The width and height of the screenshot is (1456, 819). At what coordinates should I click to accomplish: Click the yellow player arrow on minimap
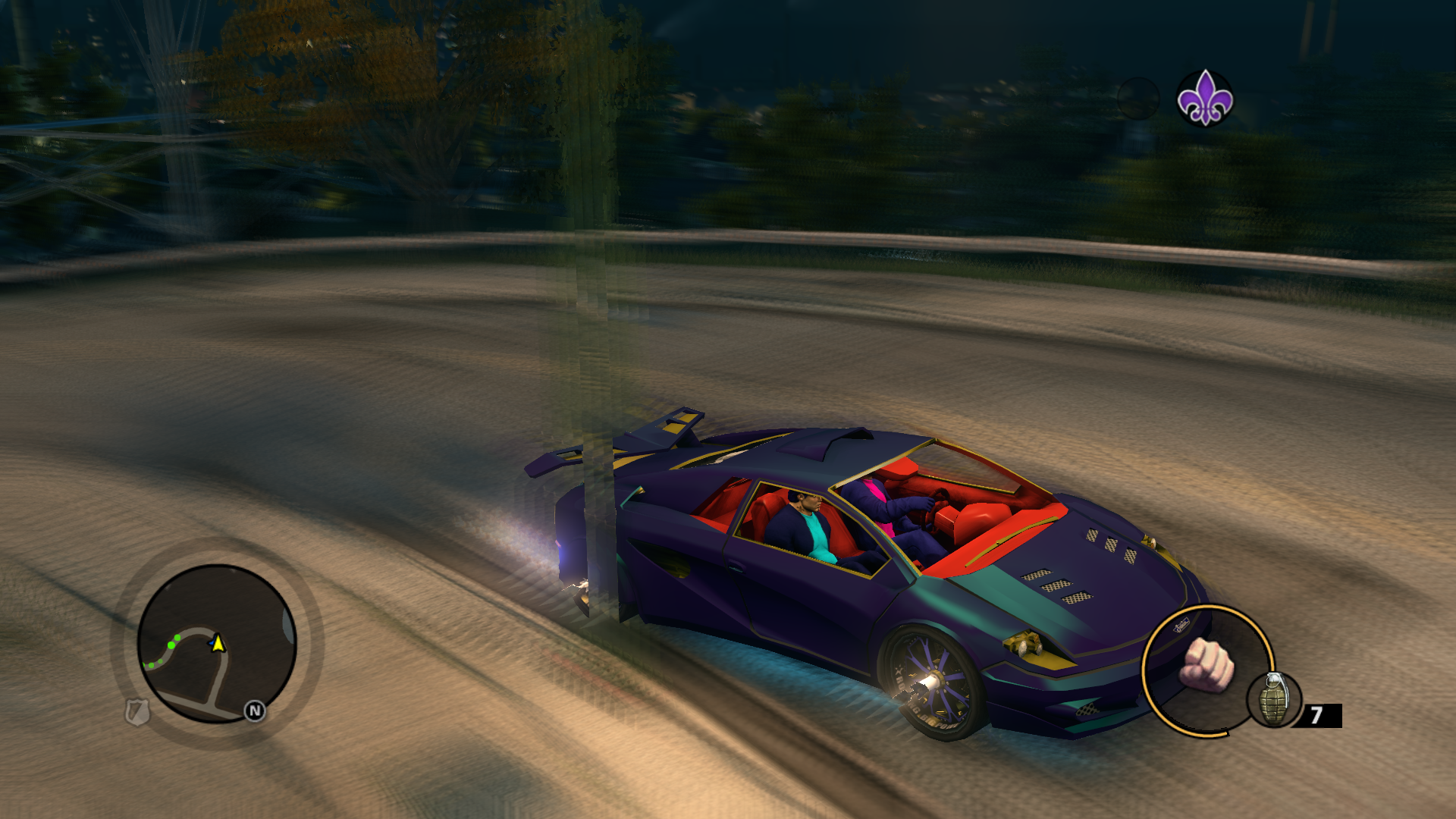point(218,644)
